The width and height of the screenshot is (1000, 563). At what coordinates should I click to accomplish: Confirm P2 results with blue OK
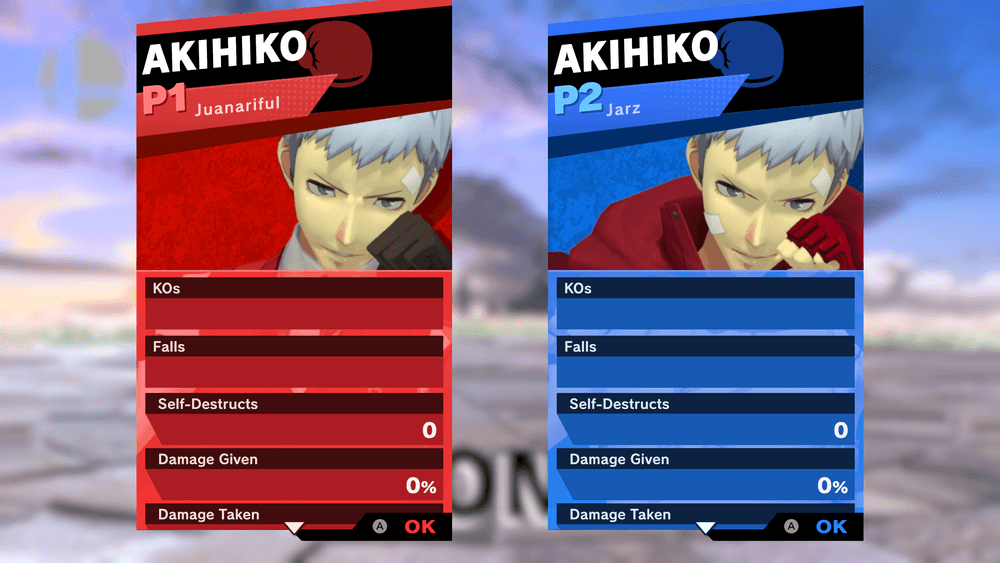831,526
